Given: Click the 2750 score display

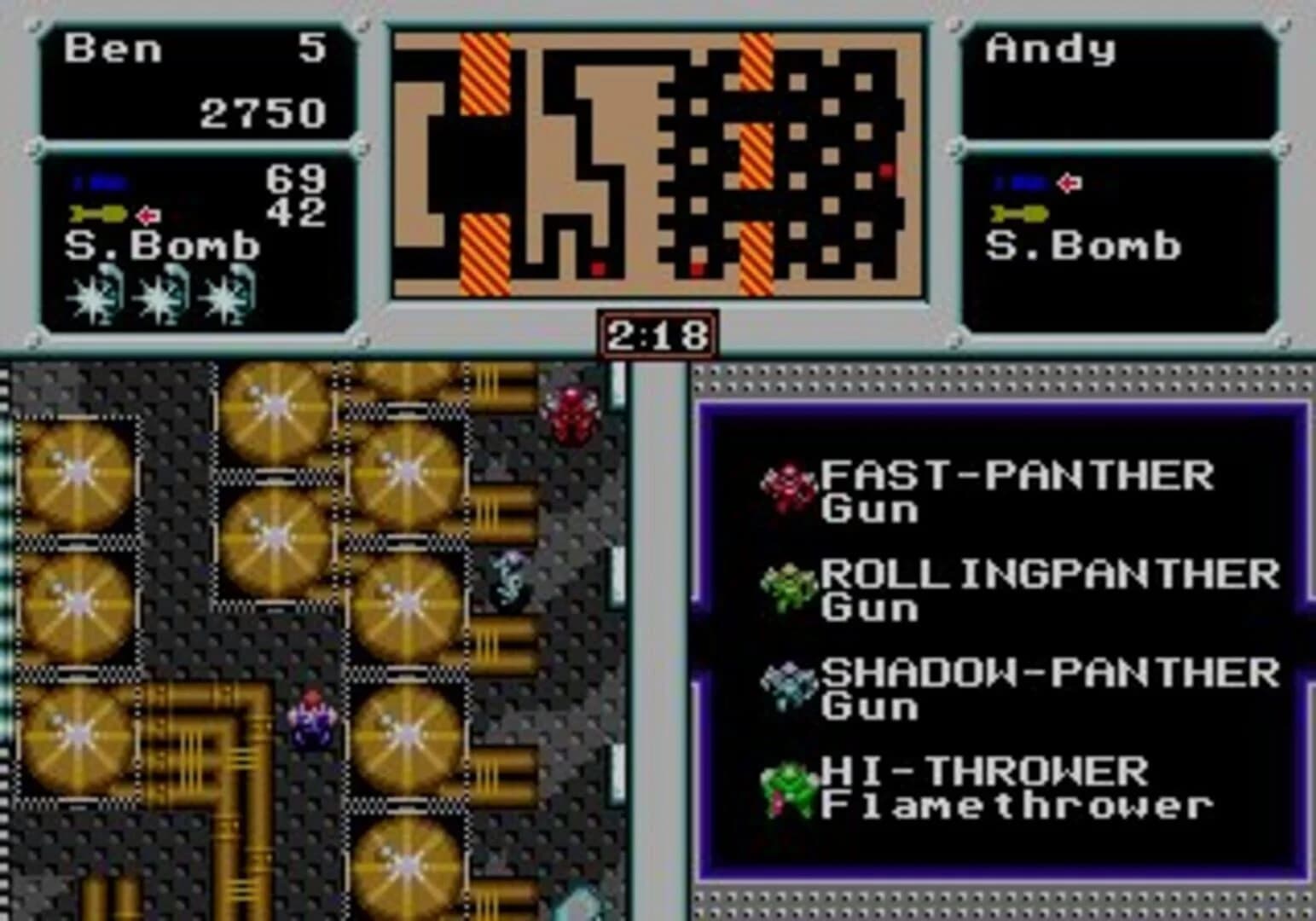Looking at the screenshot, I should coord(264,113).
